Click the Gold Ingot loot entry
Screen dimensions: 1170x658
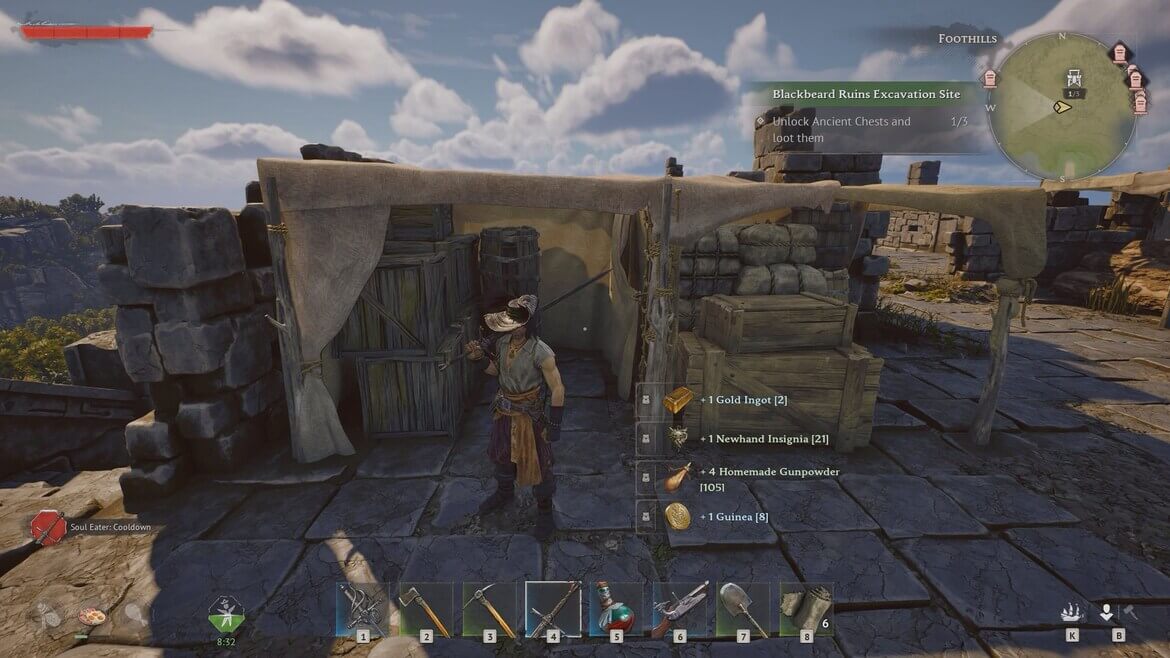tap(679, 399)
